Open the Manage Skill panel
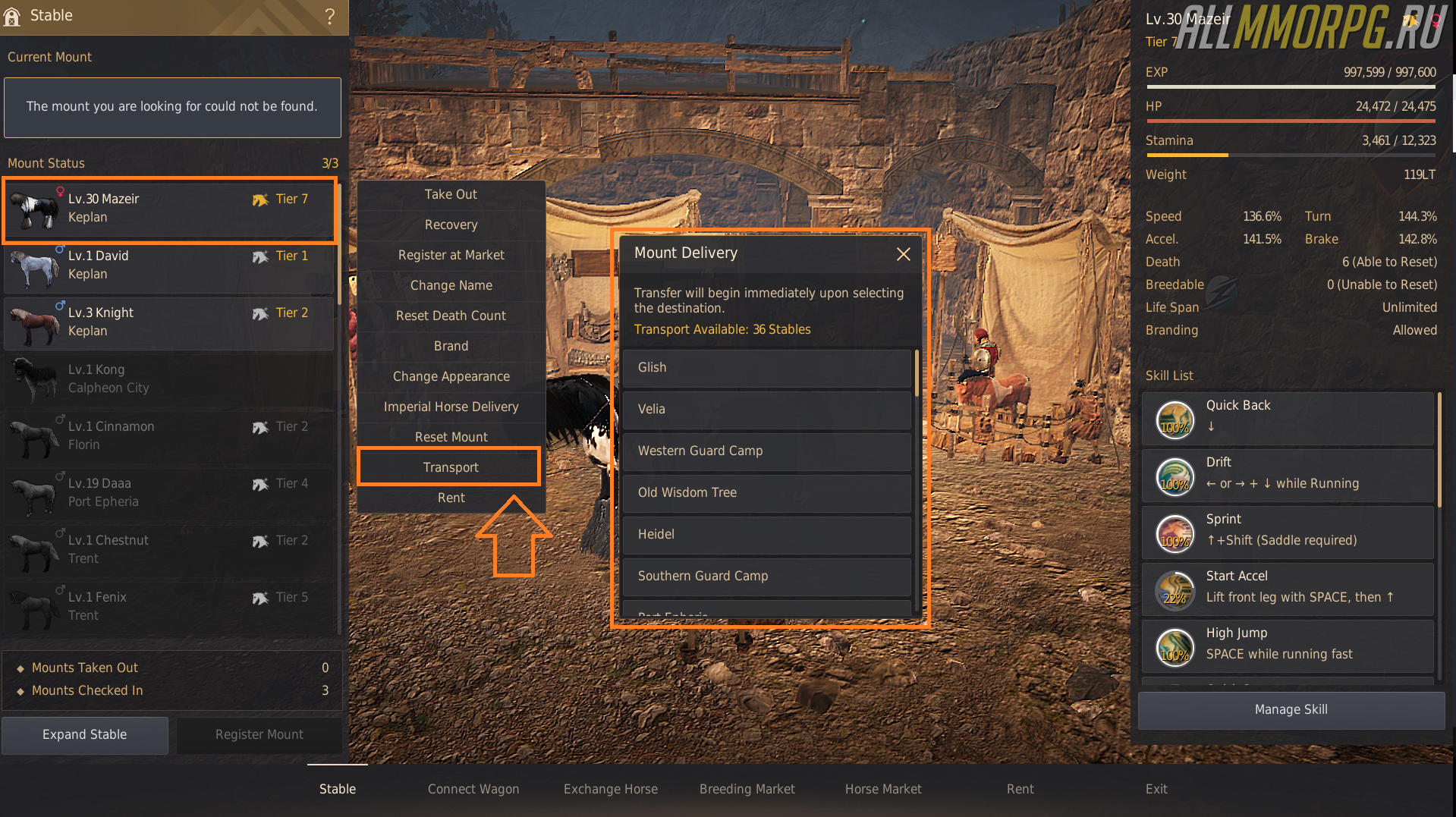Image resolution: width=1456 pixels, height=817 pixels. click(1291, 709)
